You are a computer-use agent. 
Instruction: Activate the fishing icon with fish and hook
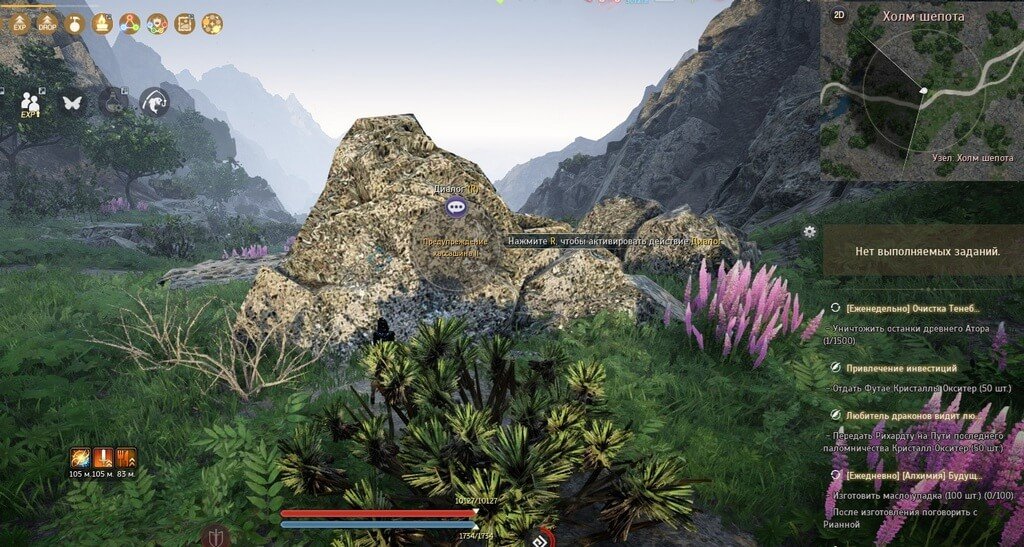(x=154, y=101)
